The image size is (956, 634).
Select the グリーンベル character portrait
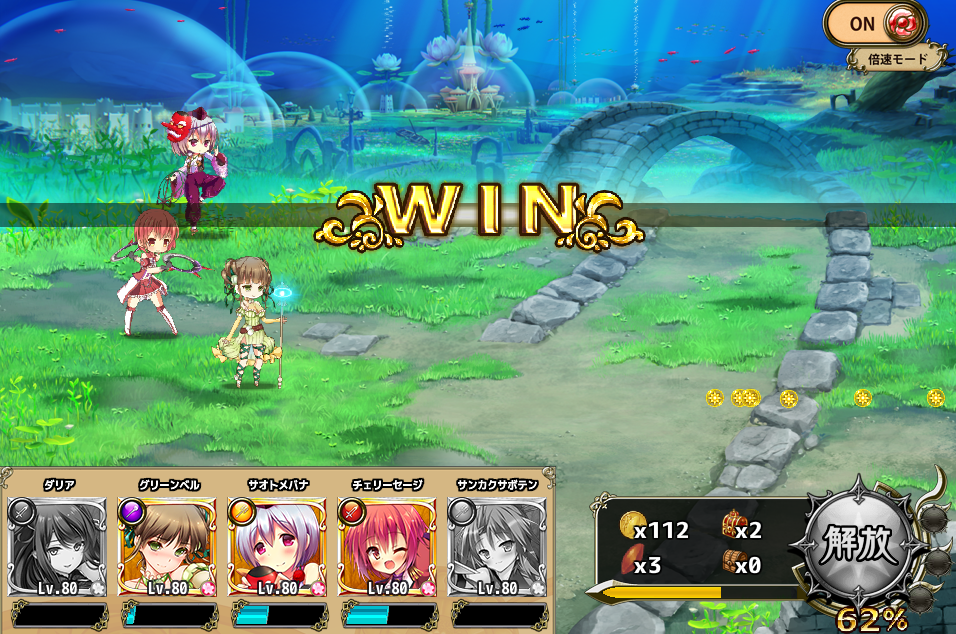167,547
